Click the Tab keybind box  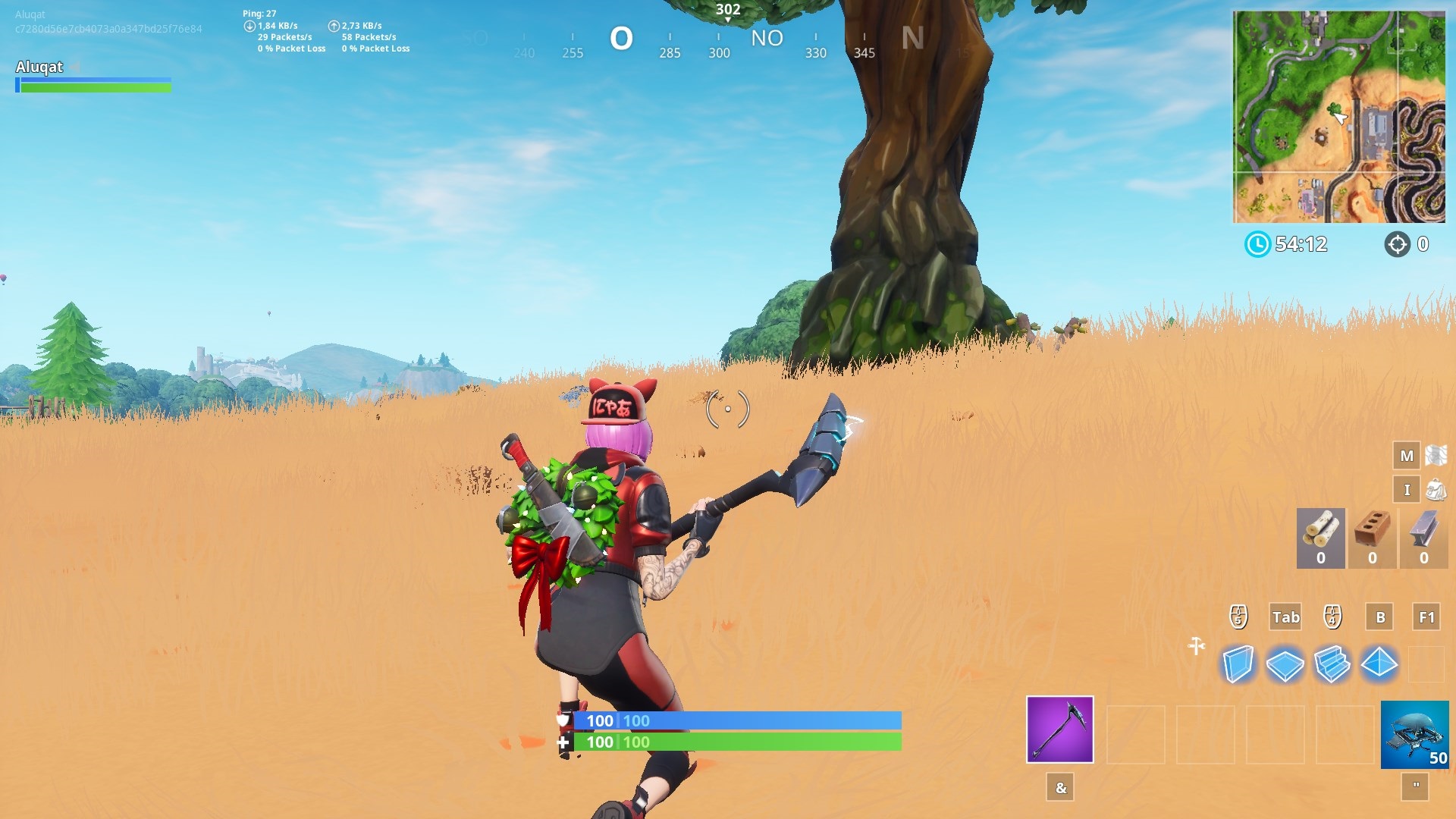[x=1285, y=617]
